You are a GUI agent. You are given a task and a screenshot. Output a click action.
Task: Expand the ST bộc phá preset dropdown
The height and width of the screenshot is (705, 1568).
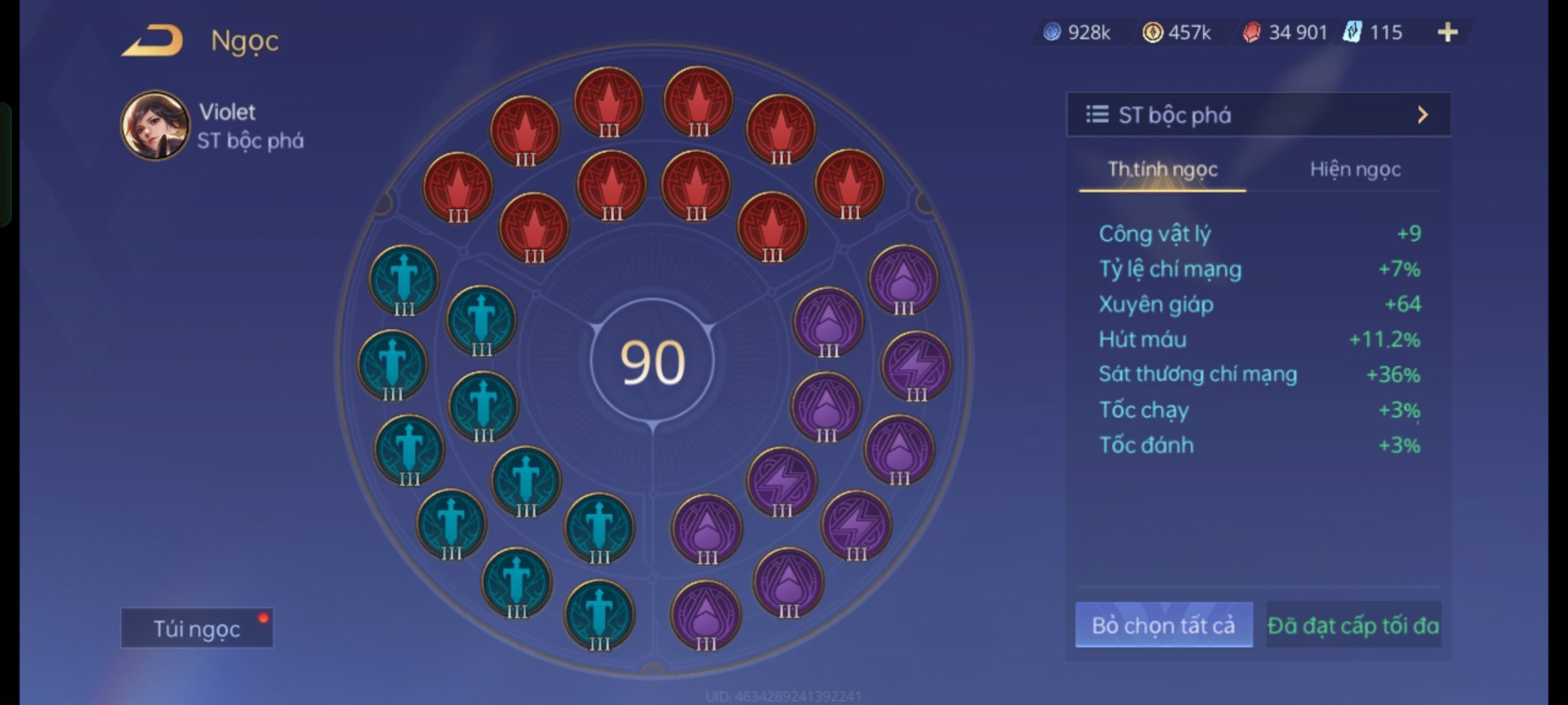1258,115
